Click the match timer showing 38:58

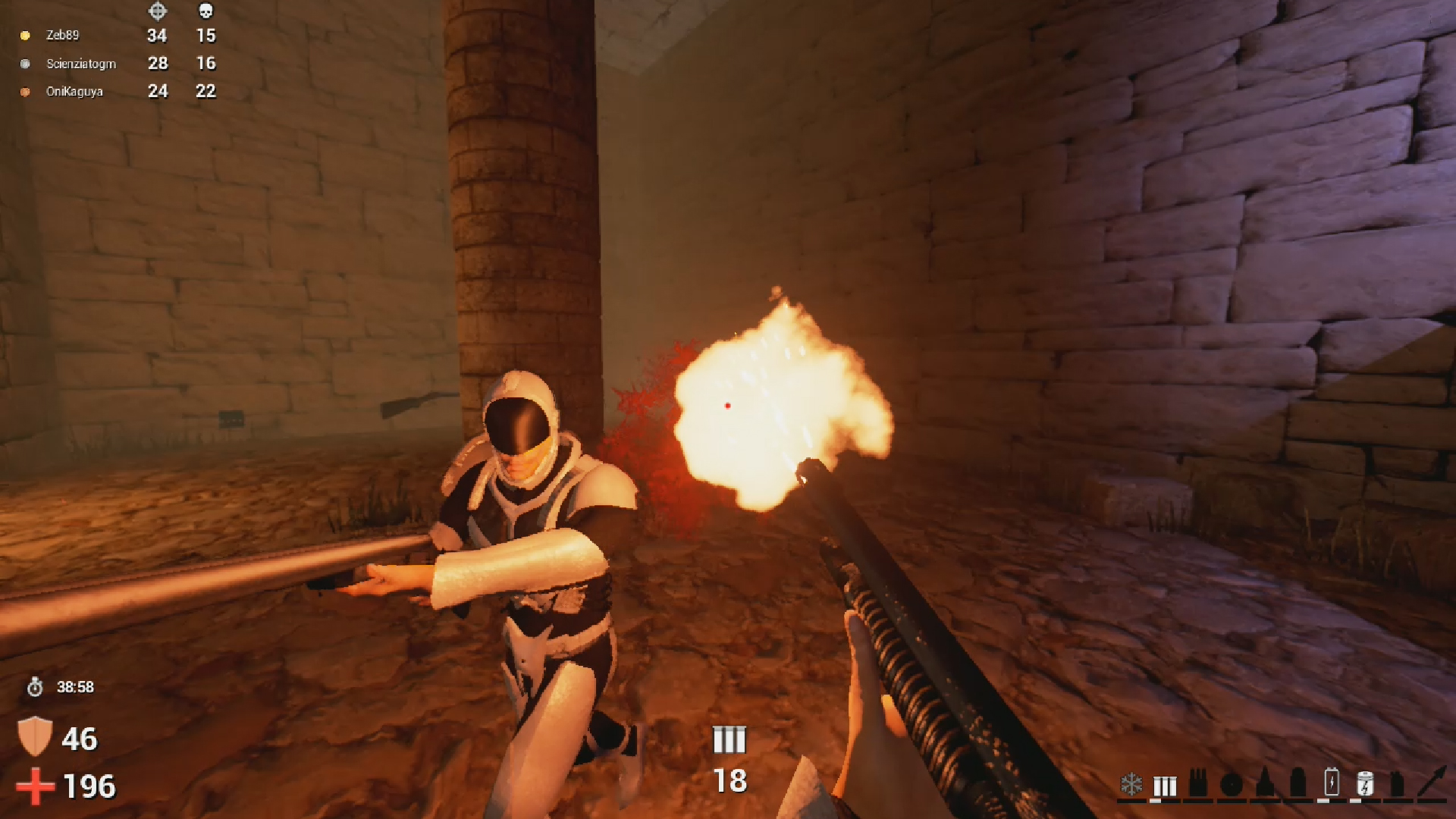pyautogui.click(x=74, y=687)
